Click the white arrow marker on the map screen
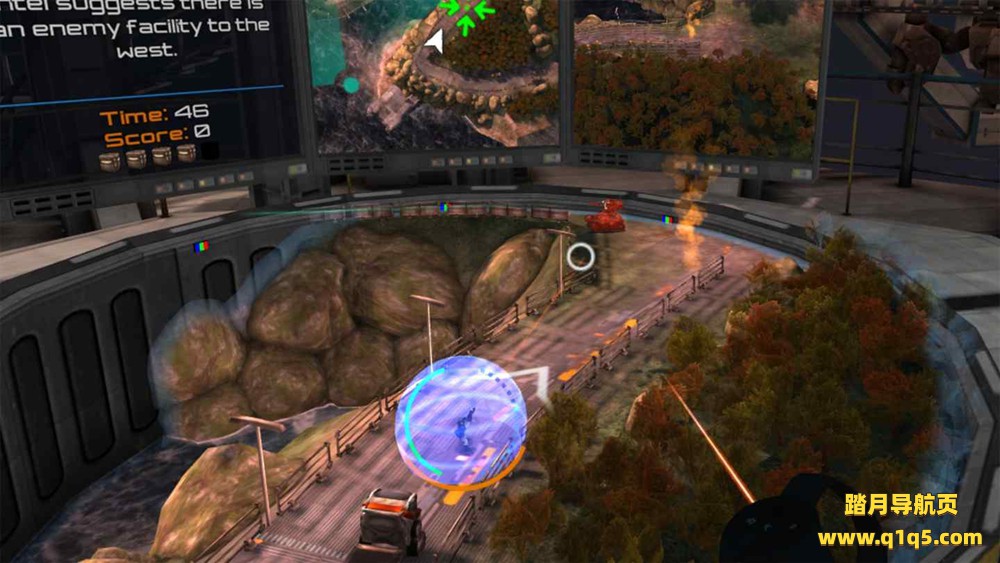Screen dimensions: 1000x563 (x=435, y=41)
